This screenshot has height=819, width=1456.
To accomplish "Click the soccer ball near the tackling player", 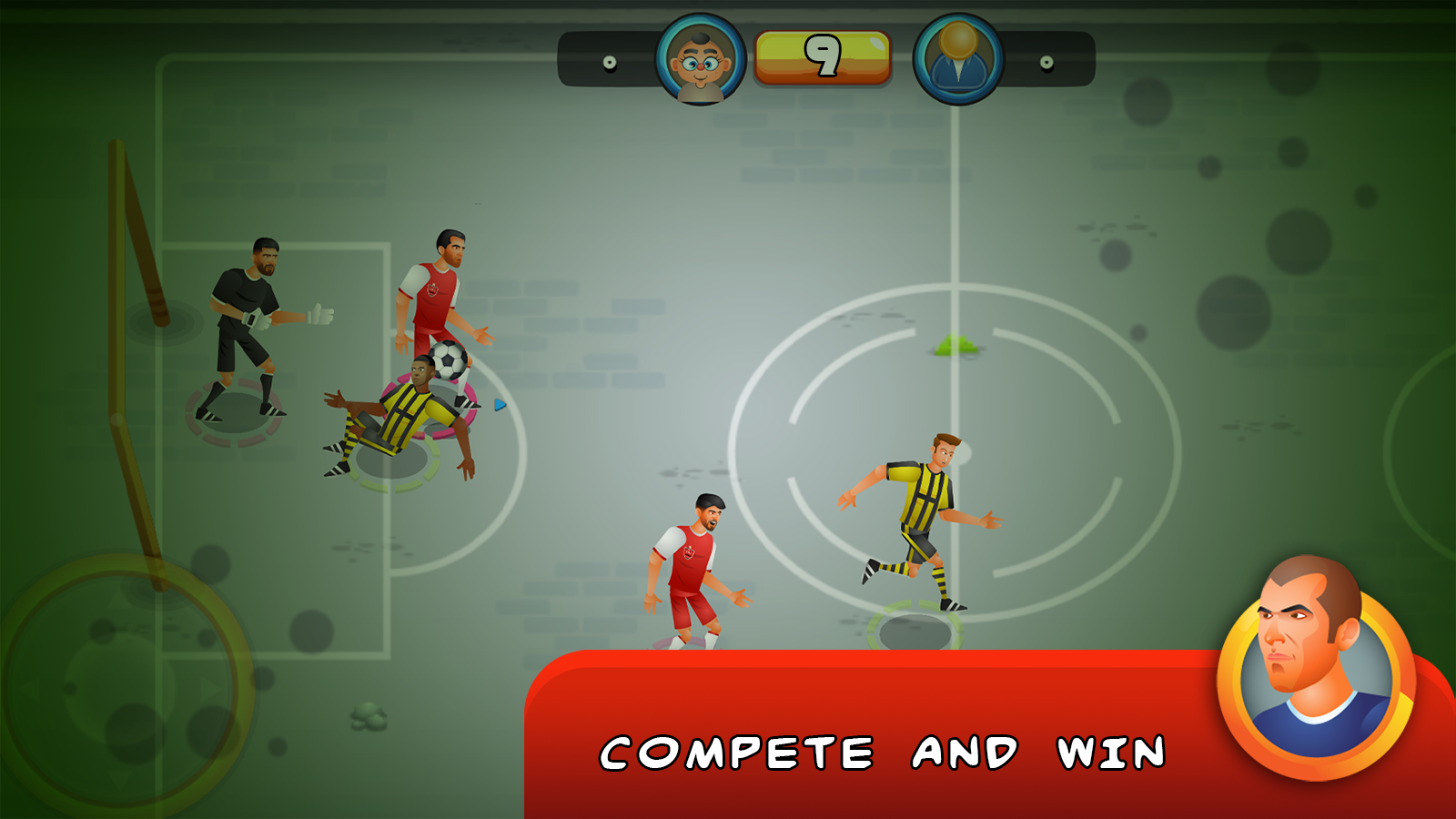I will click(x=449, y=362).
